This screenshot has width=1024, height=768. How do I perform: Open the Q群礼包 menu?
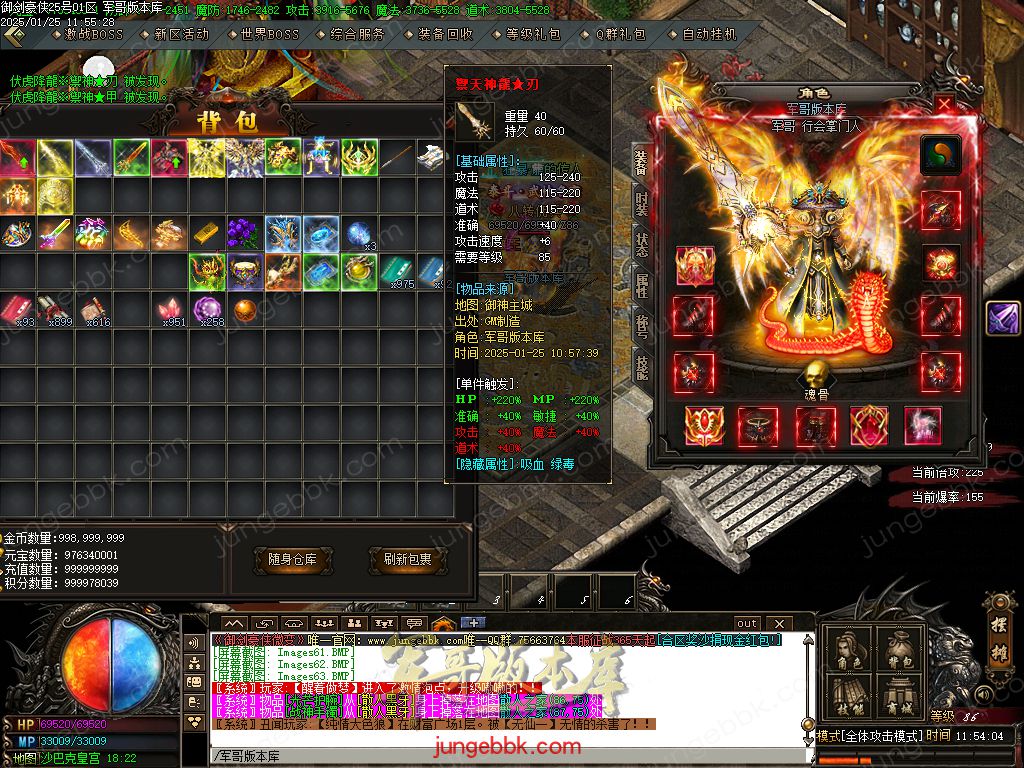[620, 34]
